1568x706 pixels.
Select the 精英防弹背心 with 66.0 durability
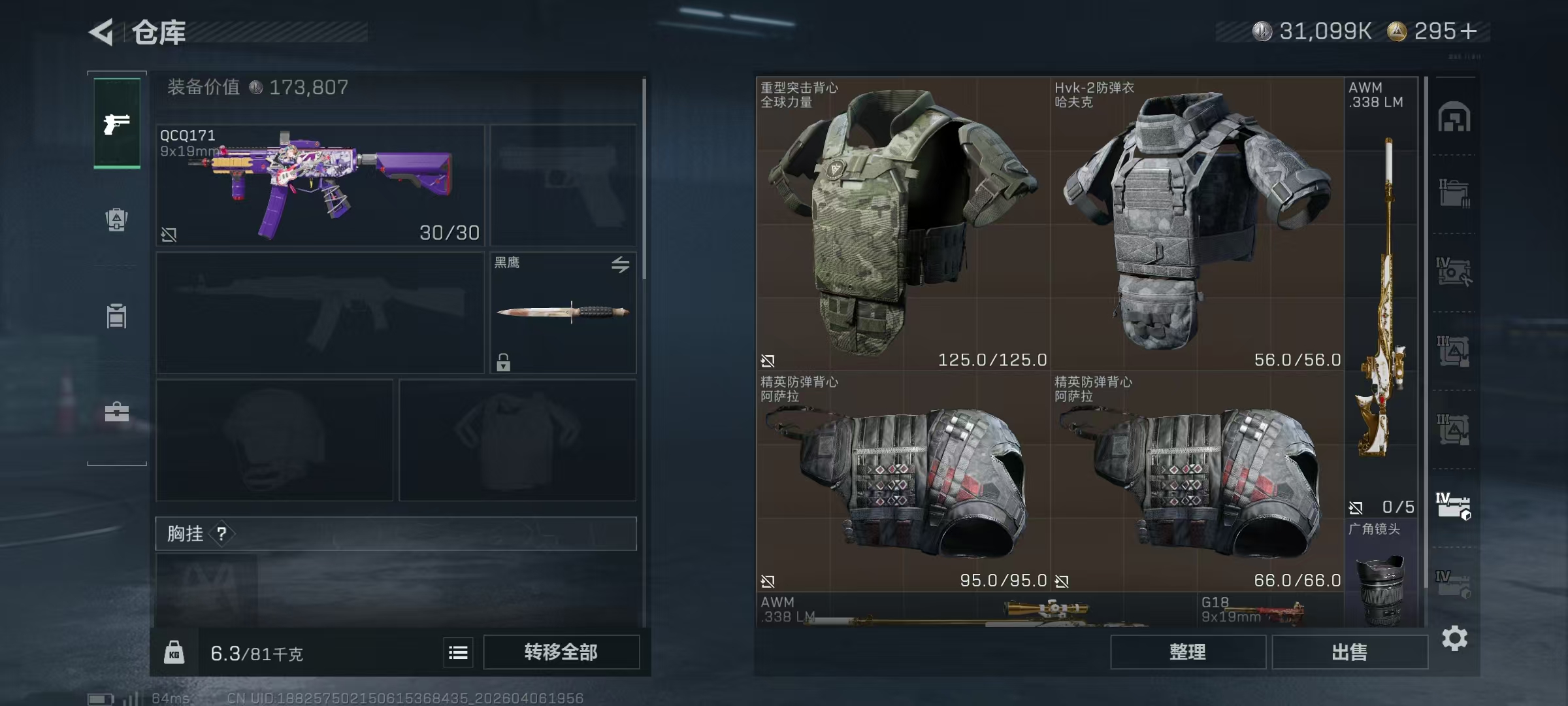pyautogui.click(x=1197, y=482)
